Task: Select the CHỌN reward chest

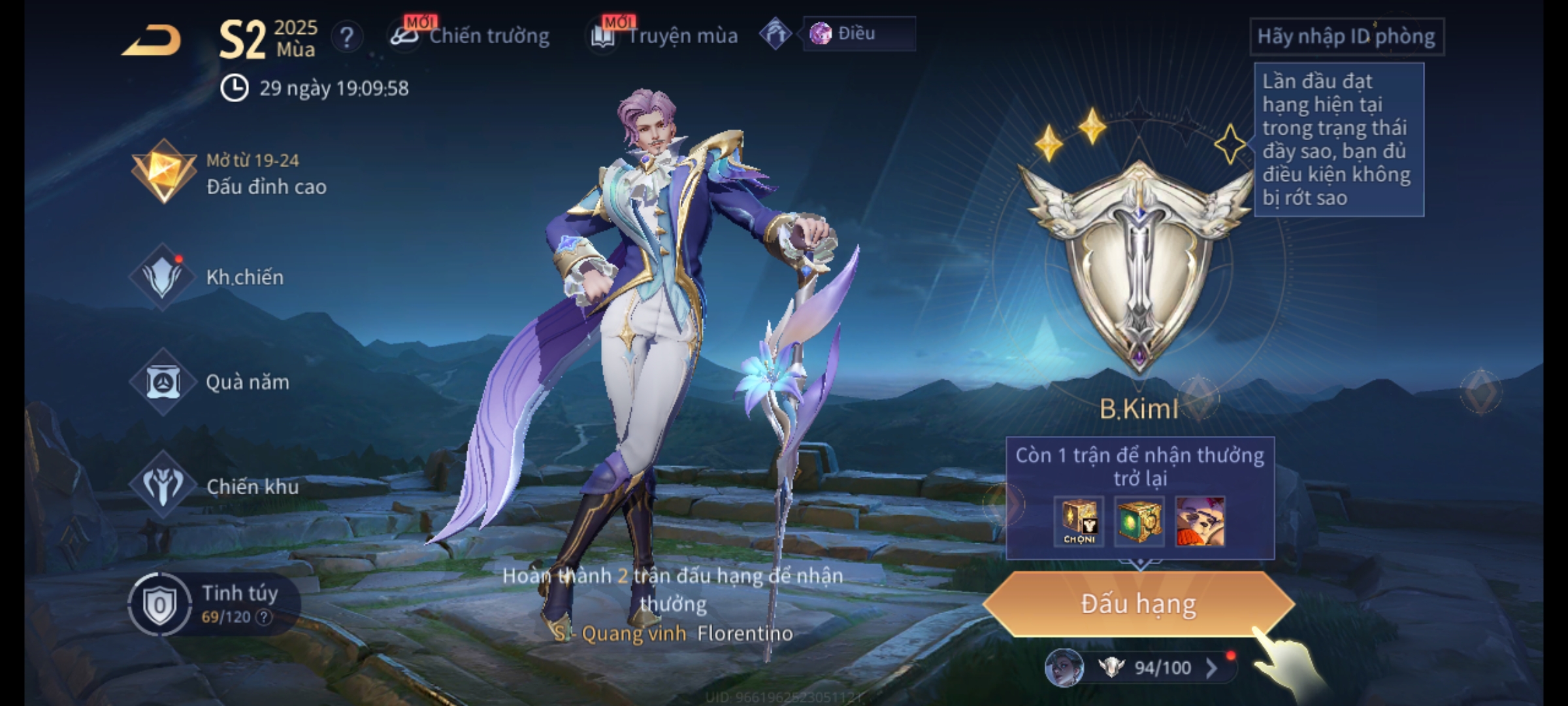Action: click(x=1079, y=522)
